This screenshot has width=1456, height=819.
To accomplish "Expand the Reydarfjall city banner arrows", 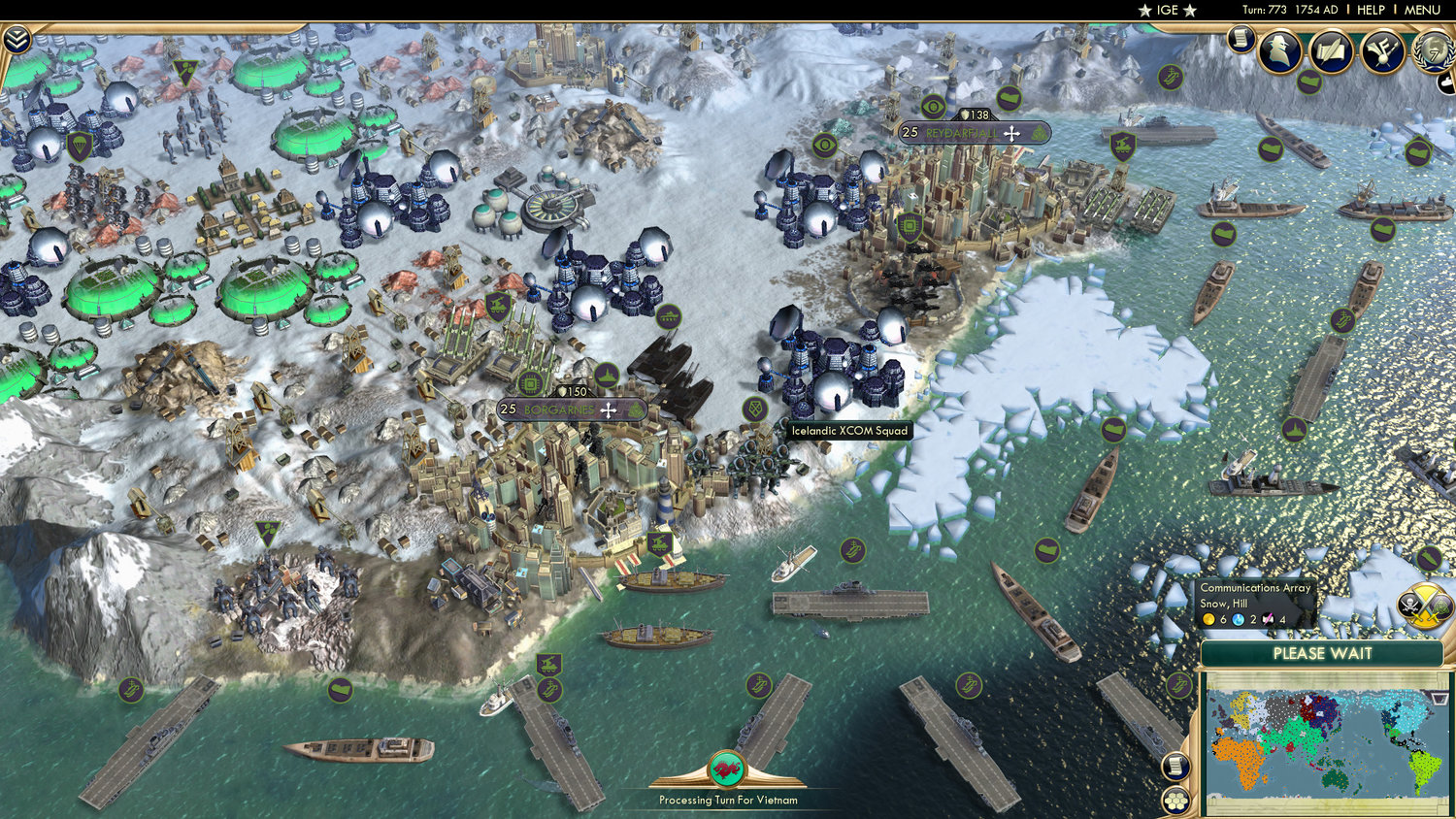I will pos(1012,132).
